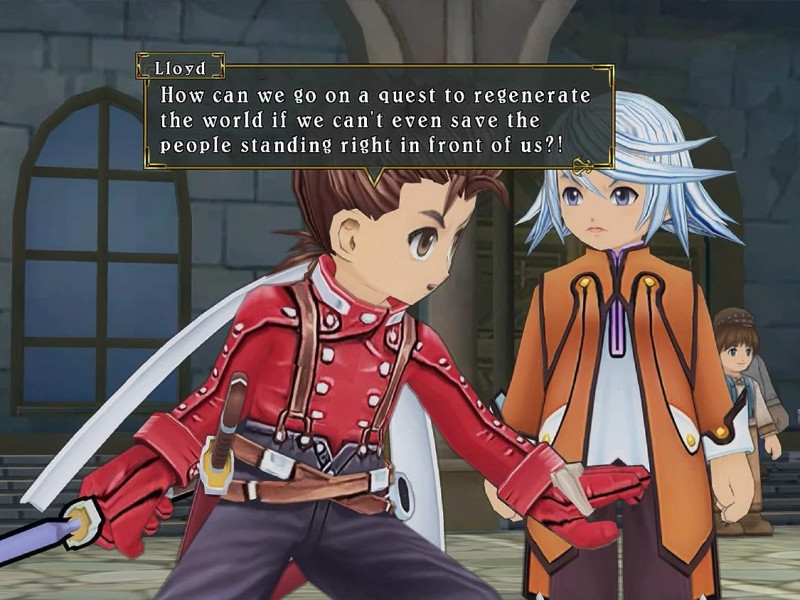
Task: Advance Lloyd's dialogue box text
Action: [375, 120]
